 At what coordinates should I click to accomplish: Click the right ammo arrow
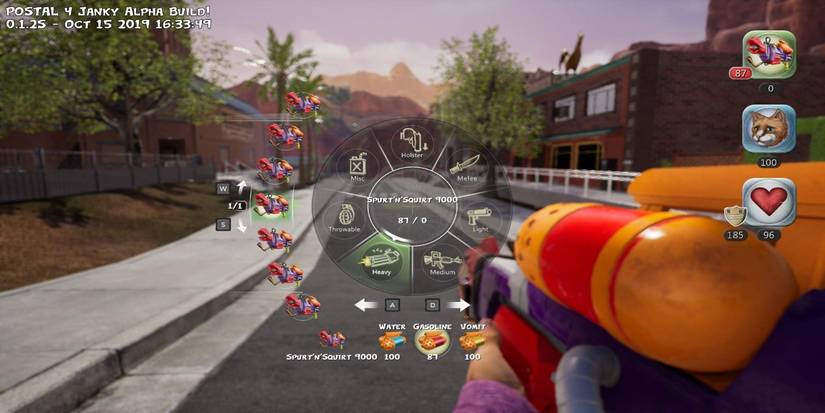(x=459, y=305)
